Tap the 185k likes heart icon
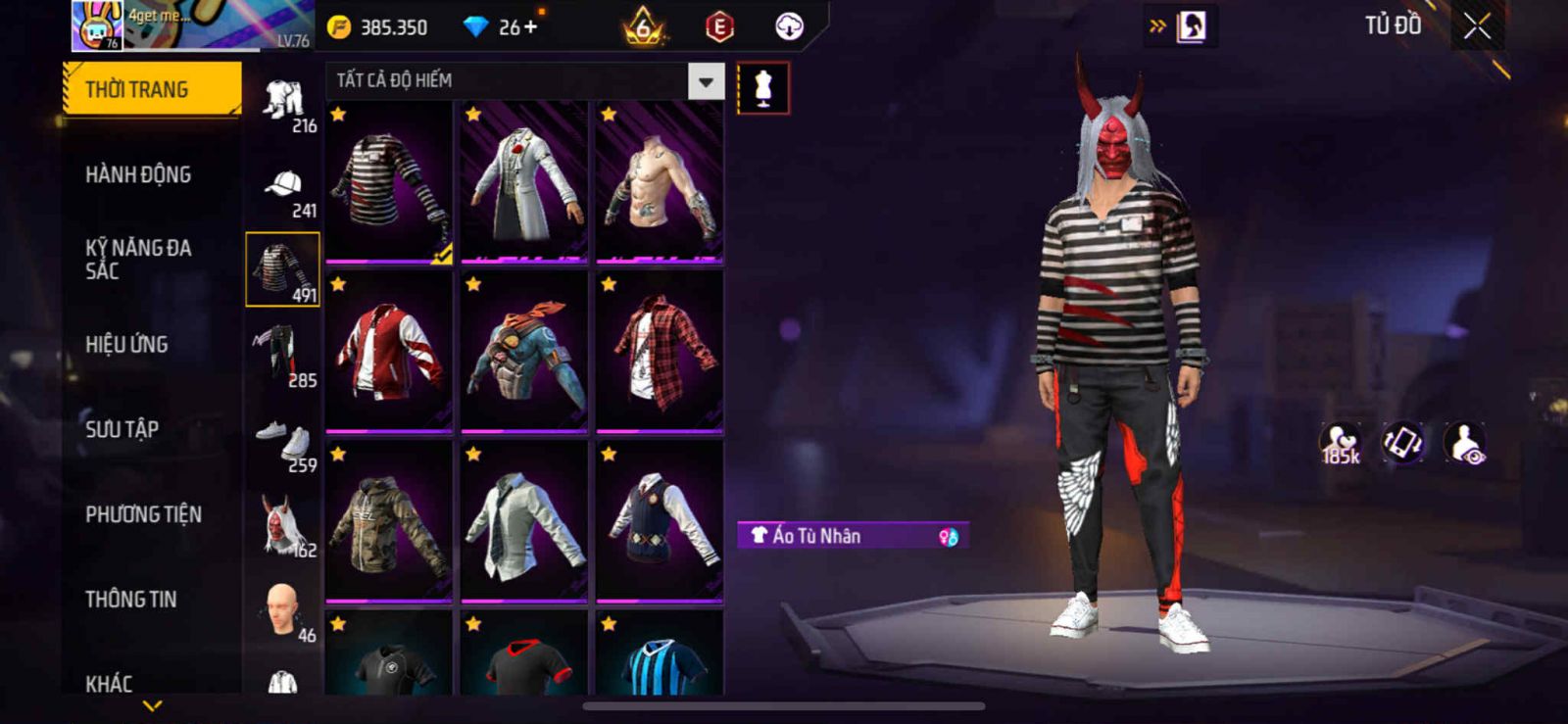The image size is (1568, 724). point(1340,443)
